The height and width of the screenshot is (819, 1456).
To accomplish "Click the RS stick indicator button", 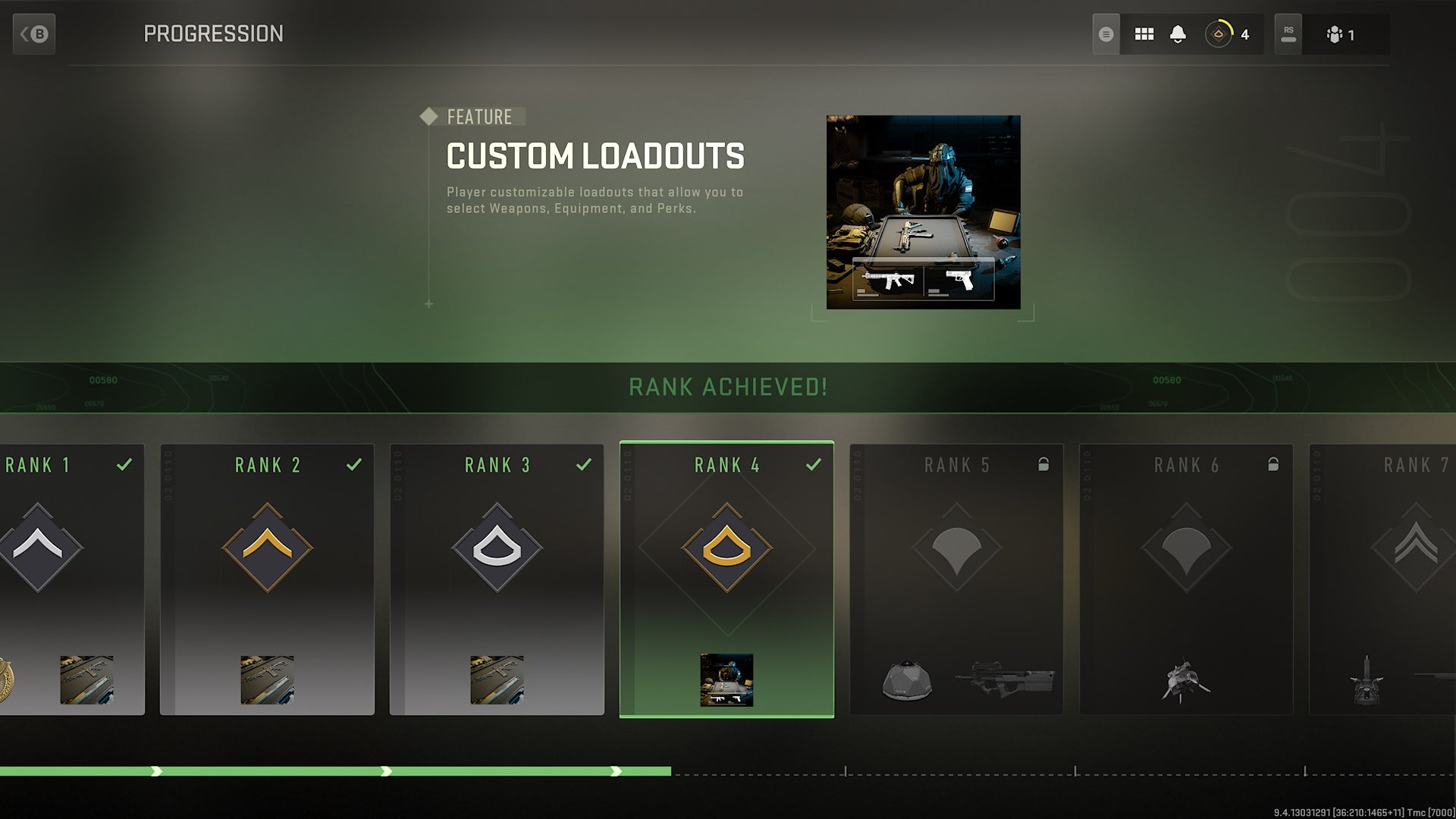I will pos(1288,33).
